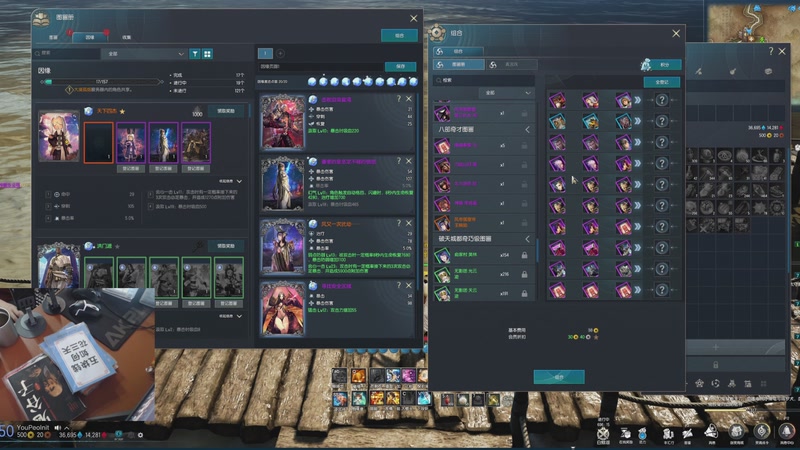Click the minimap in the corner
The height and width of the screenshot is (450, 800).
[755, 20]
